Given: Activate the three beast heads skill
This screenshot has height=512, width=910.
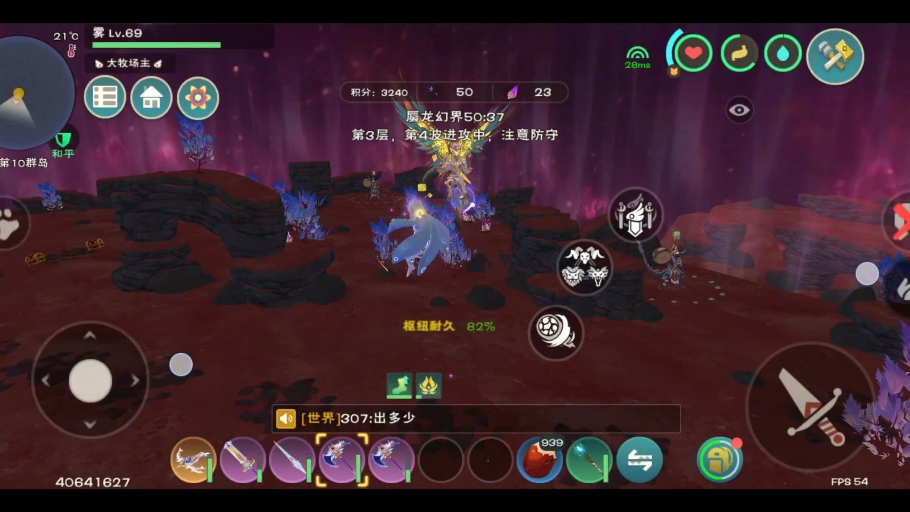Looking at the screenshot, I should click(585, 268).
